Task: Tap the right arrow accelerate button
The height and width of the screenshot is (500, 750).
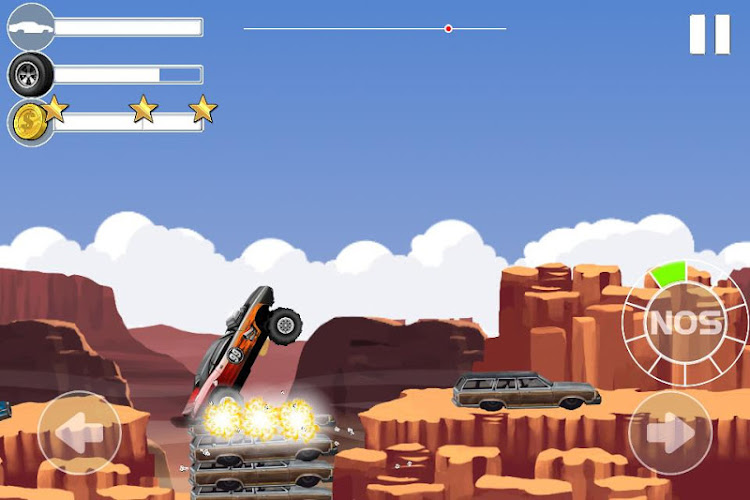Action: click(x=670, y=432)
